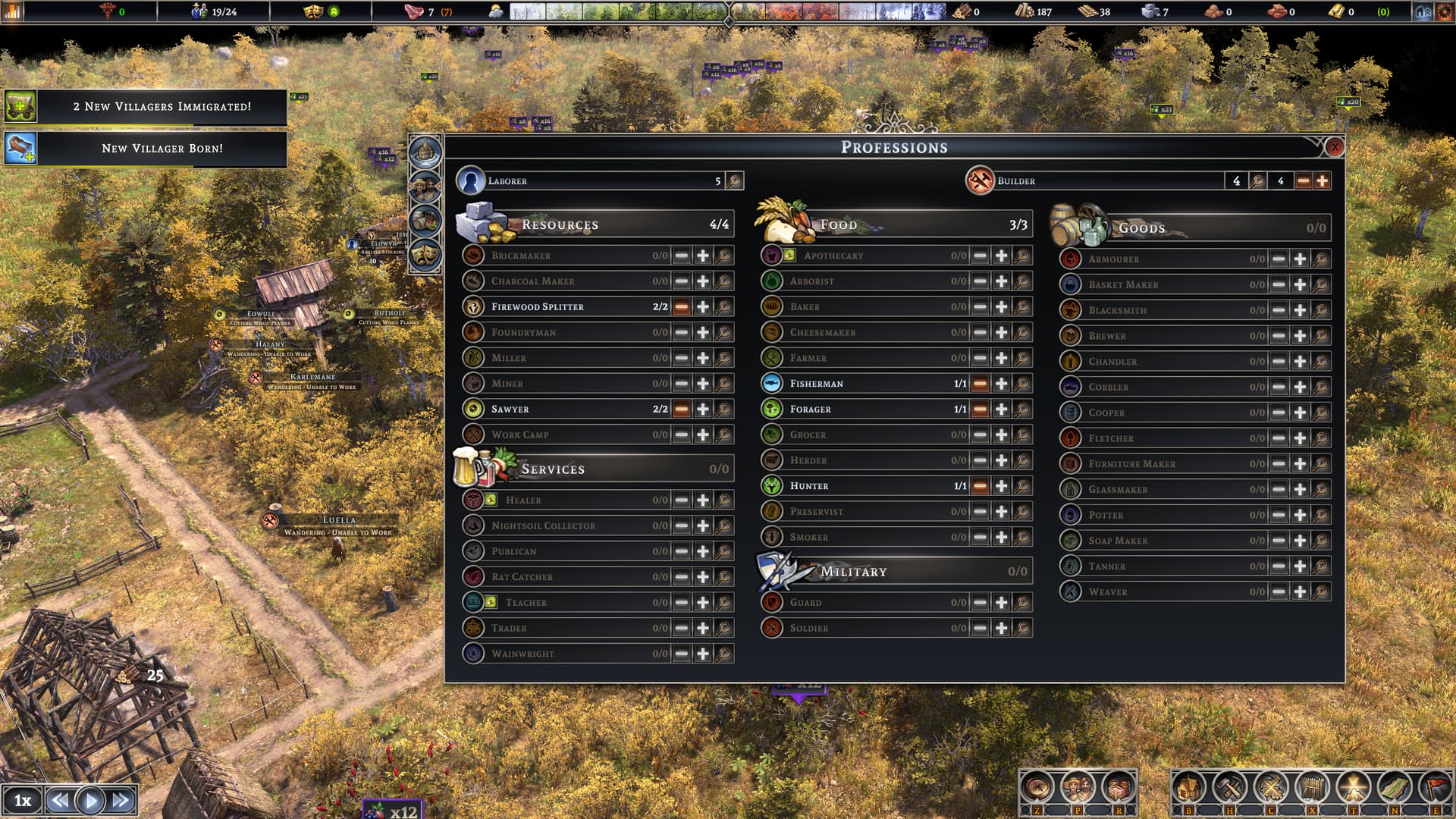1456x819 pixels.
Task: Increase the Farmer worker count
Action: (1001, 357)
